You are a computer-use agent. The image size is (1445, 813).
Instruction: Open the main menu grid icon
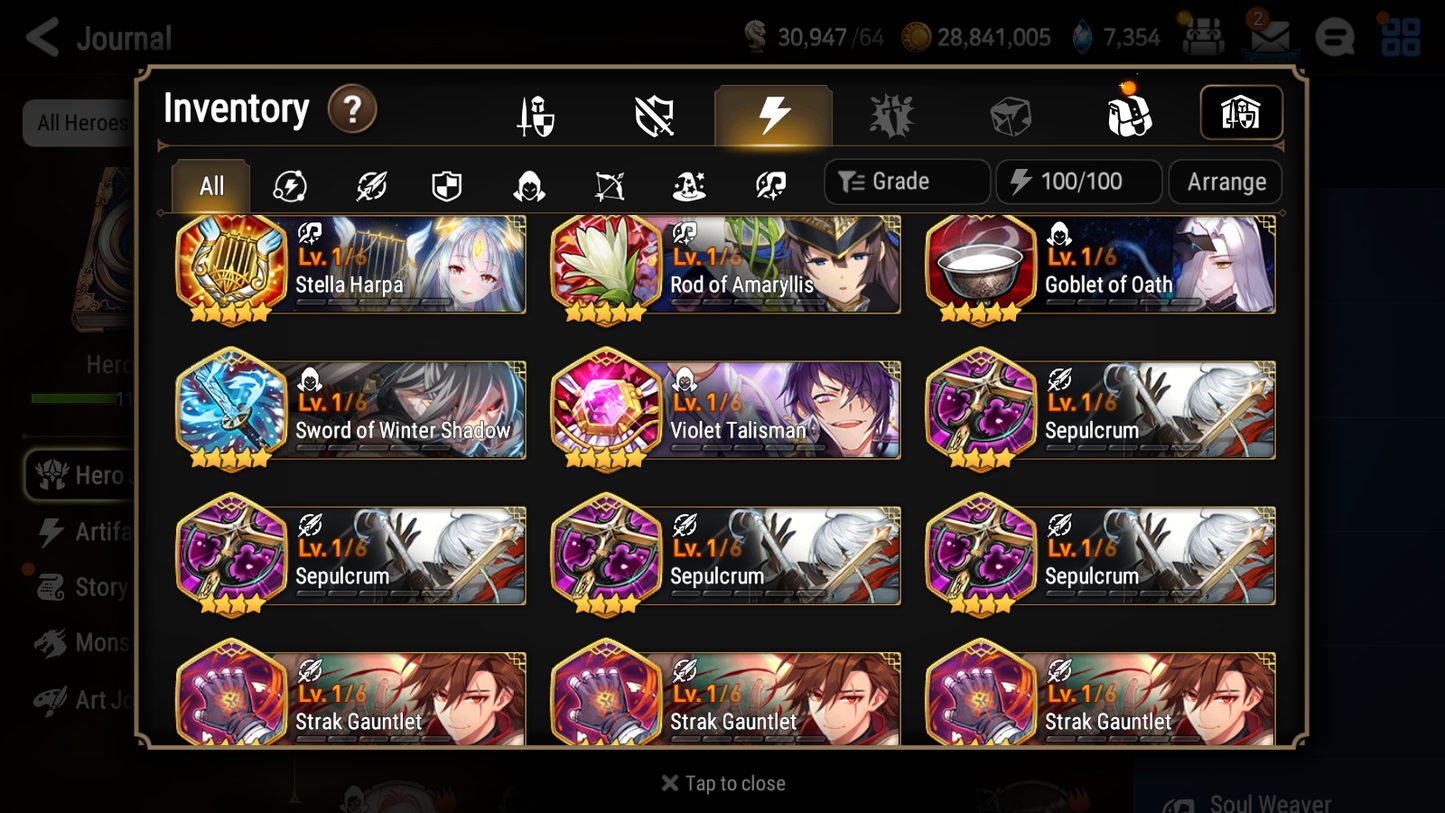pos(1400,37)
